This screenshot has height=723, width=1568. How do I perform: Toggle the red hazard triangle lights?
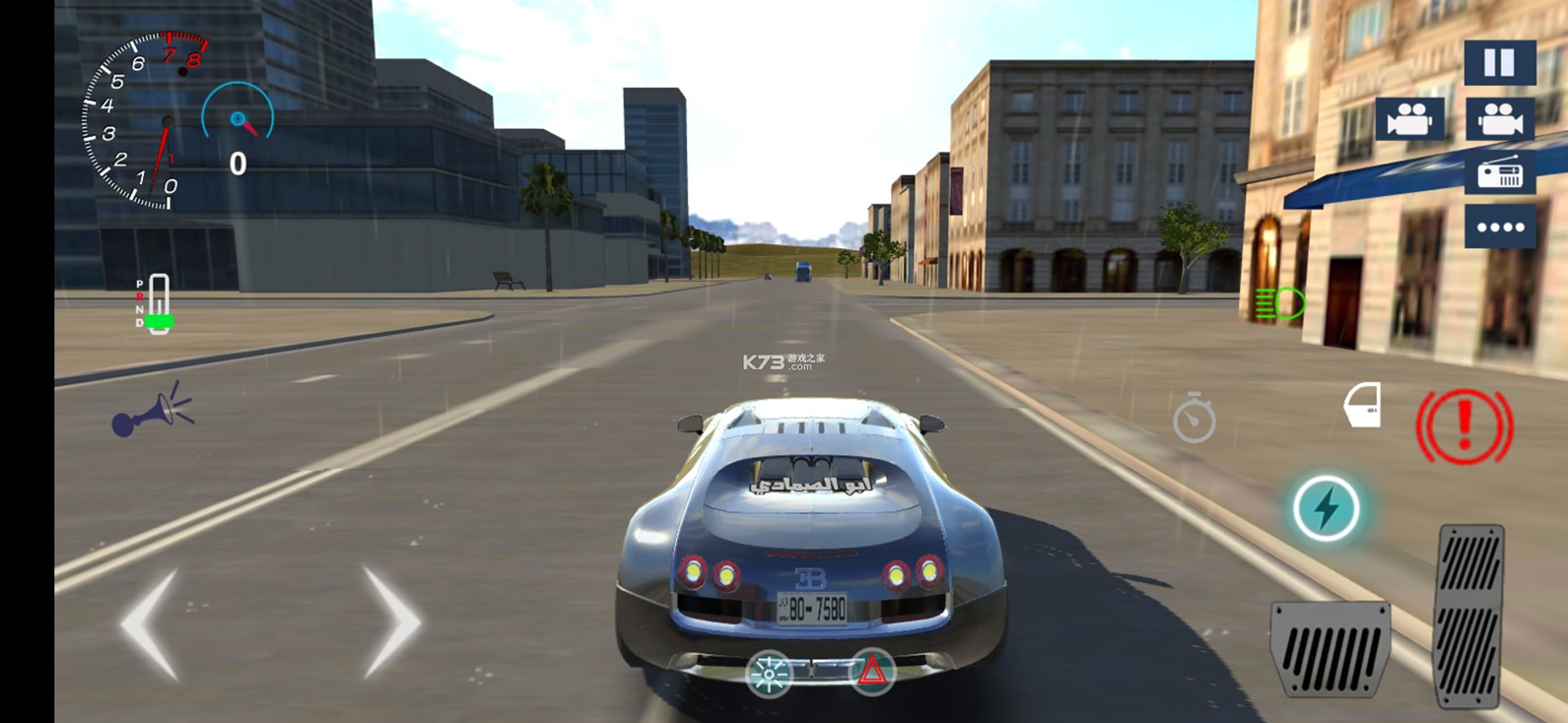coord(871,673)
